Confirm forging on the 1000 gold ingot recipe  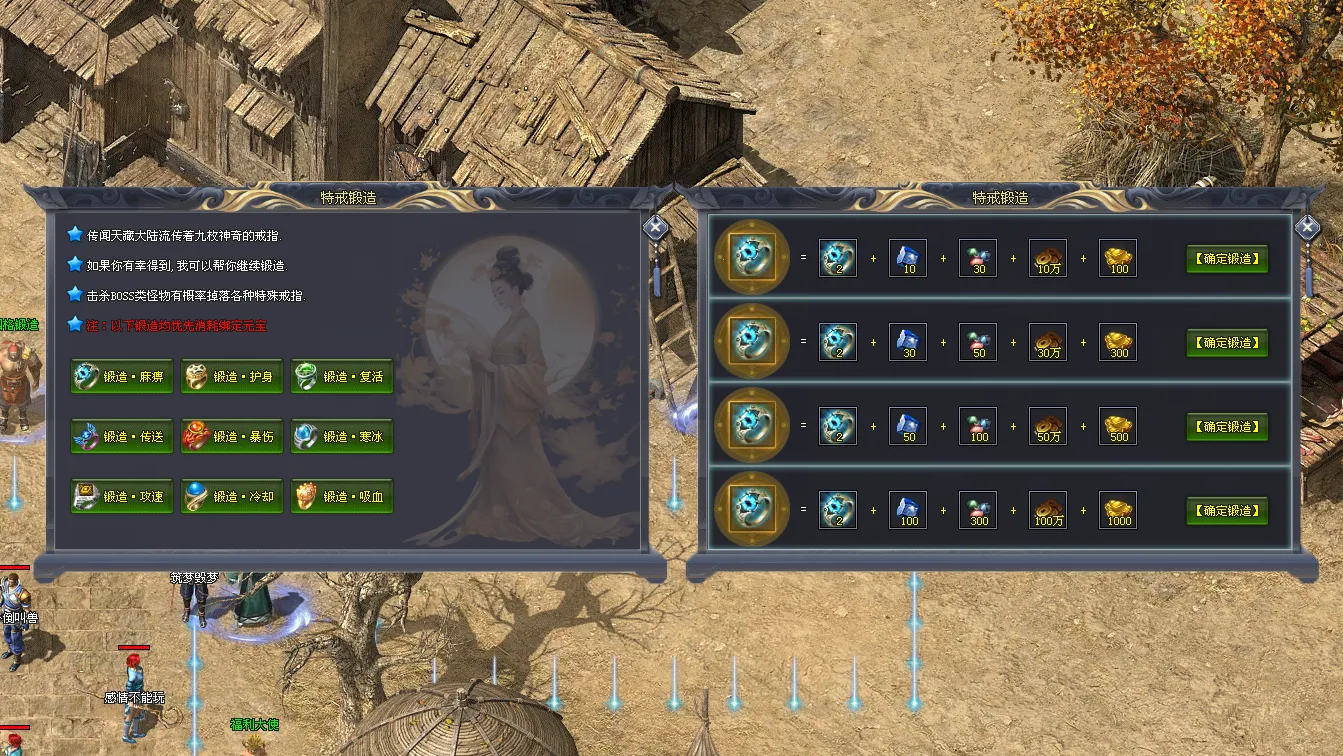tap(1227, 511)
